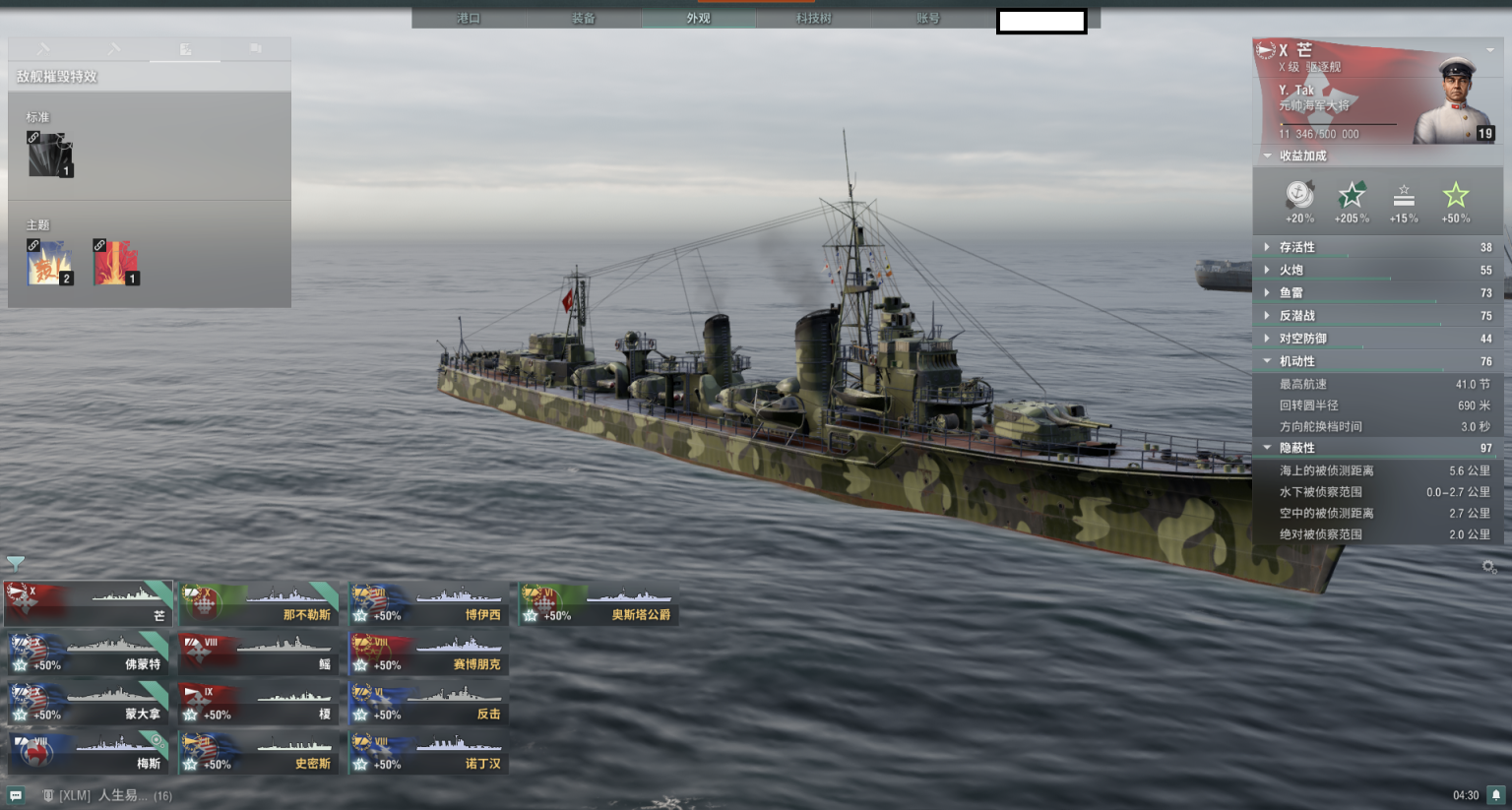This screenshot has width=1512, height=810.
Task: Choose the blue themed destruction effect
Action: (50, 263)
